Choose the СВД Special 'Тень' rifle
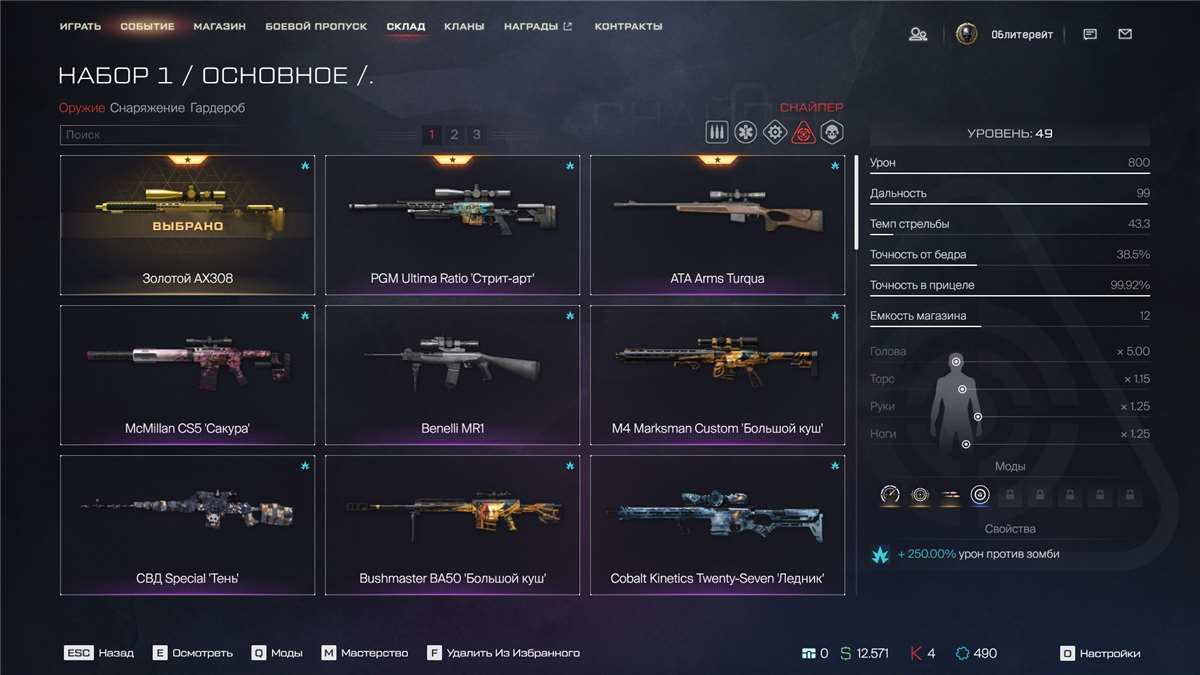Image resolution: width=1200 pixels, height=675 pixels. [187, 525]
